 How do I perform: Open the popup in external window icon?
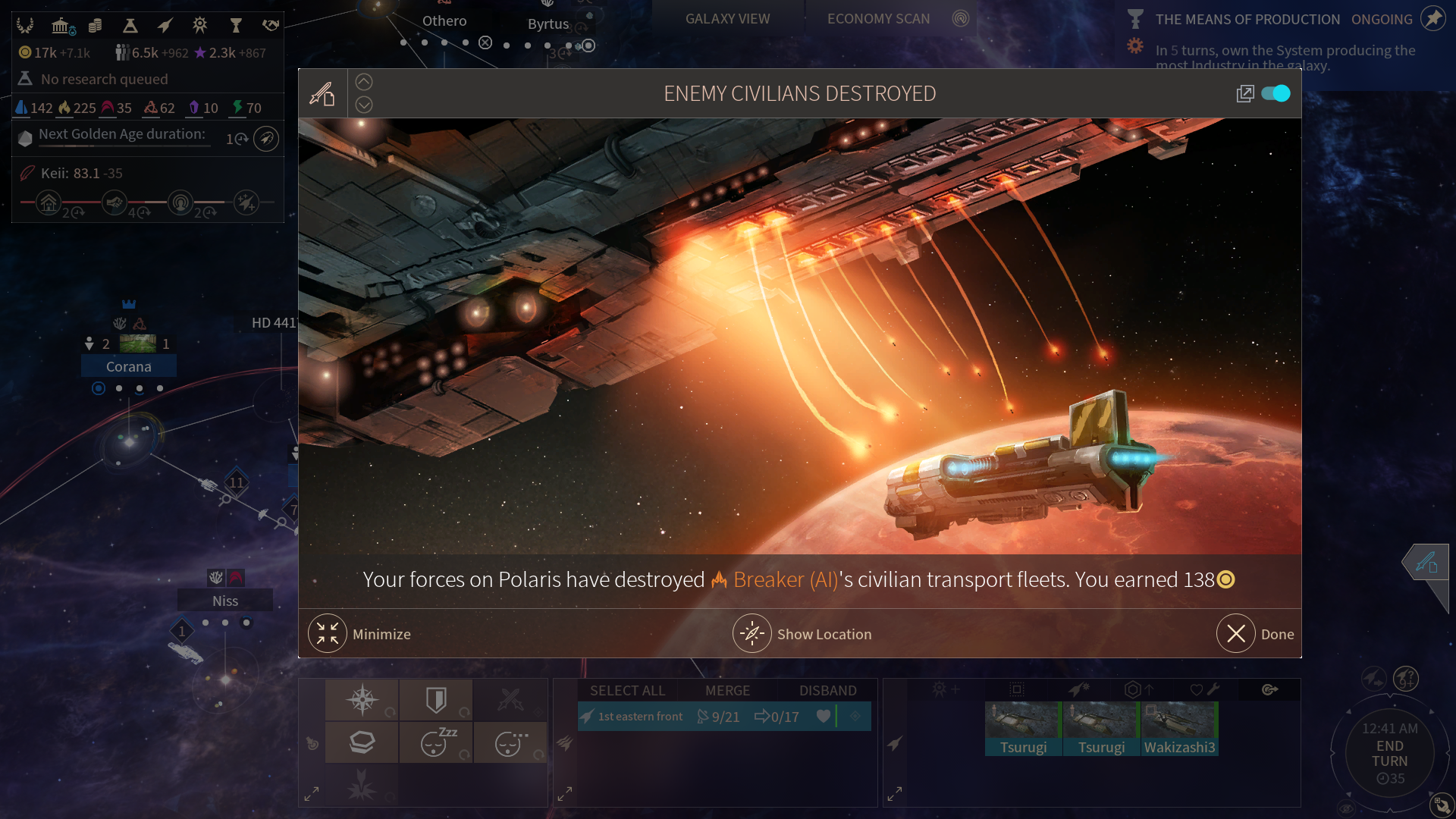[1244, 93]
